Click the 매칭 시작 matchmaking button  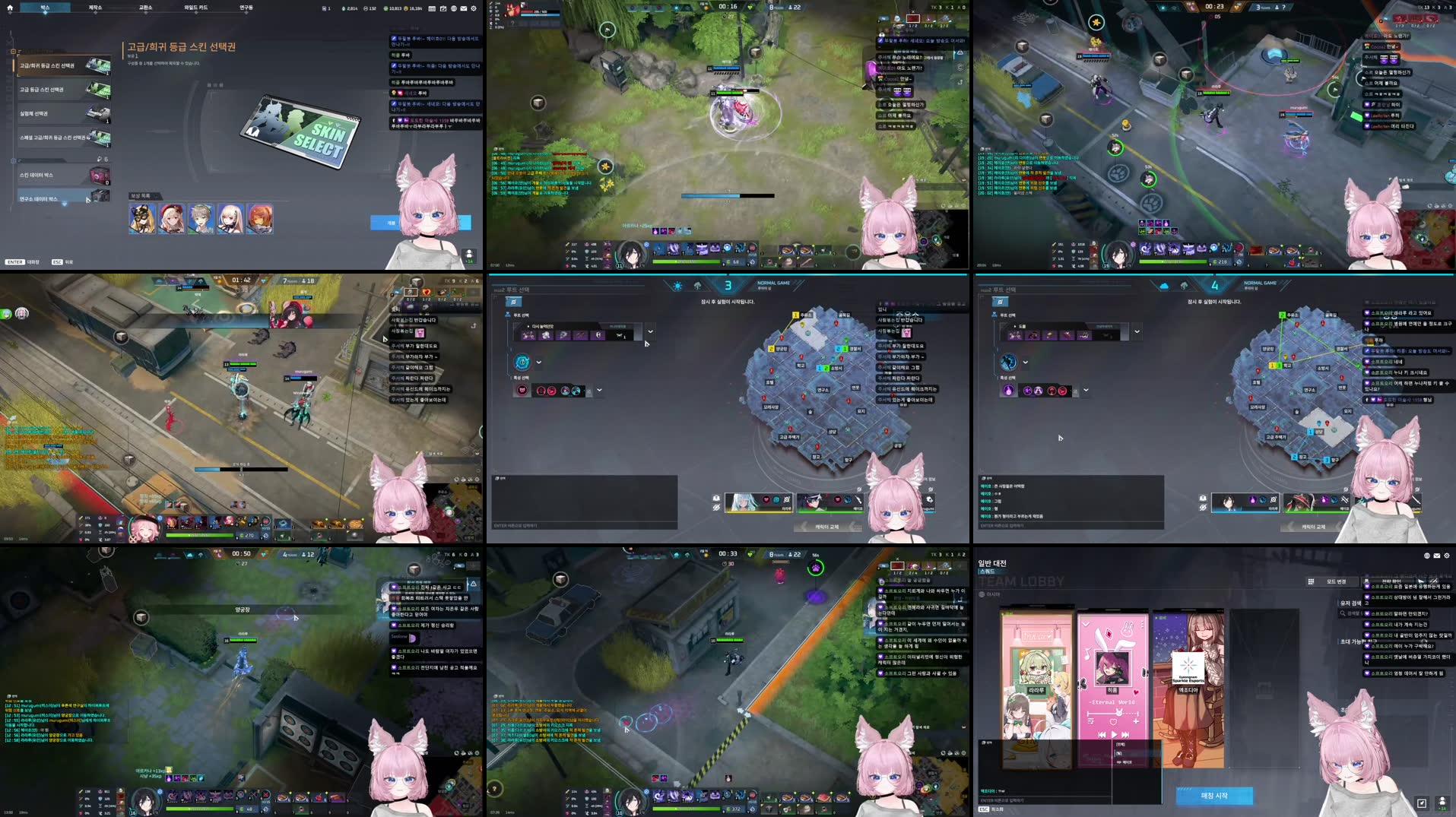[1215, 795]
